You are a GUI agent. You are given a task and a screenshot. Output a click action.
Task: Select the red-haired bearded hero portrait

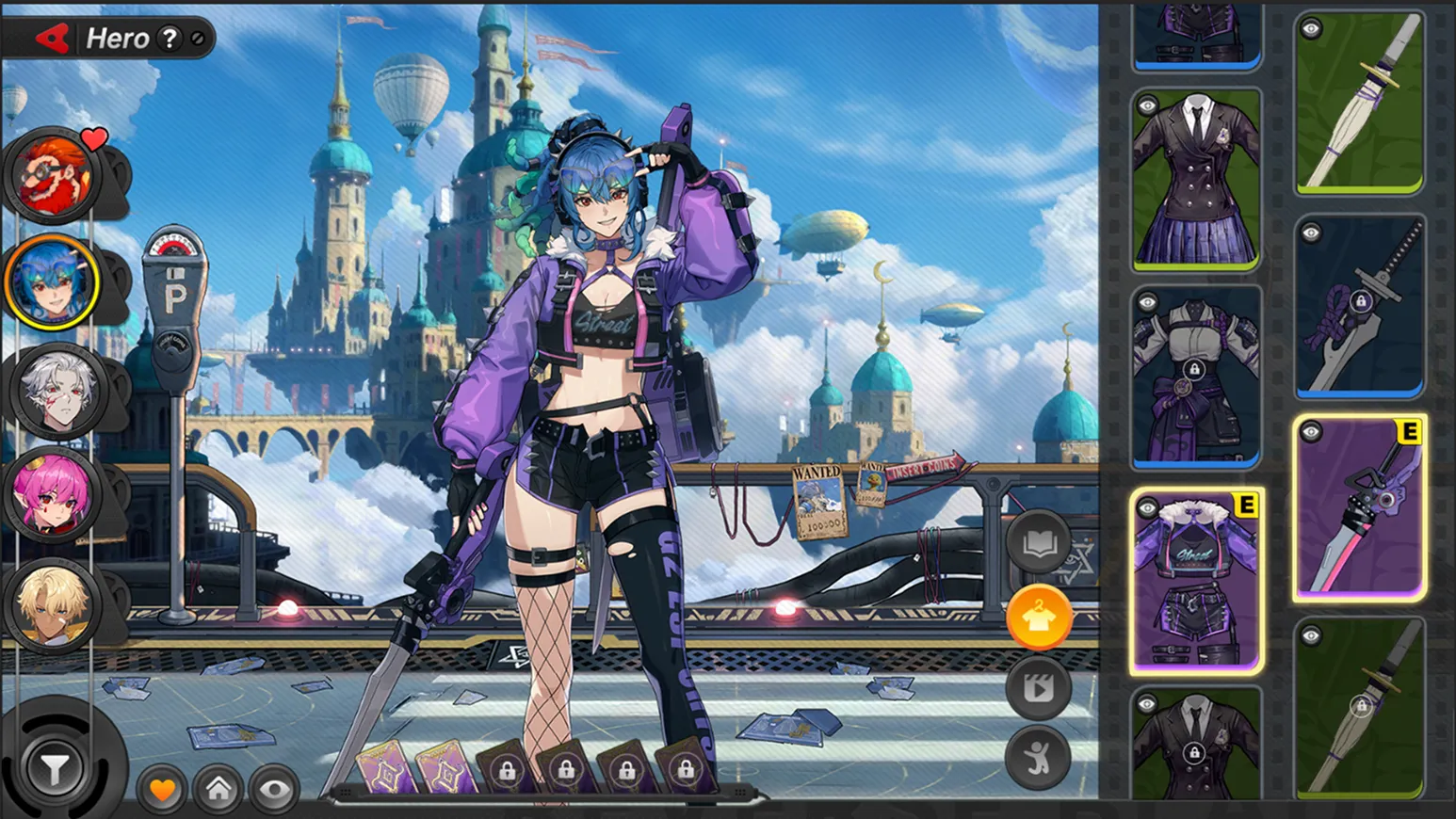[53, 177]
